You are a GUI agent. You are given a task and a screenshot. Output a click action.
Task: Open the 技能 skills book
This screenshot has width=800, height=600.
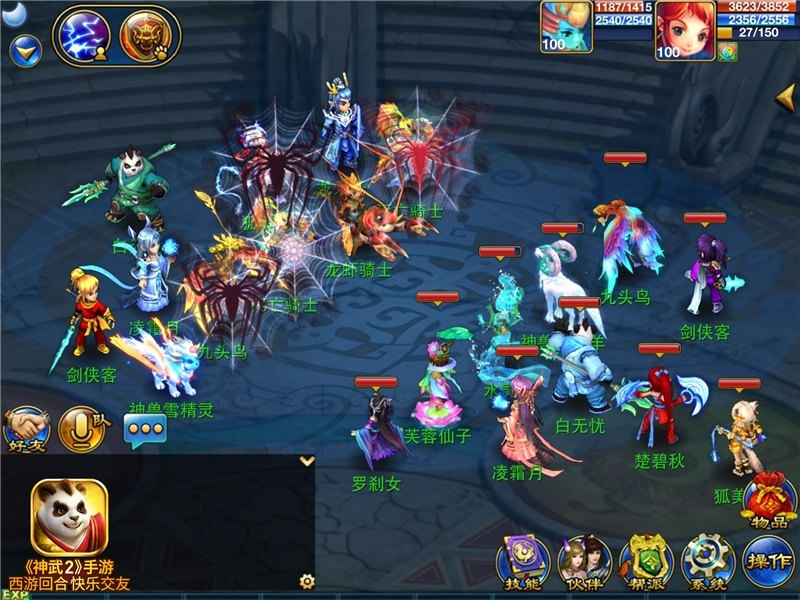click(x=522, y=560)
